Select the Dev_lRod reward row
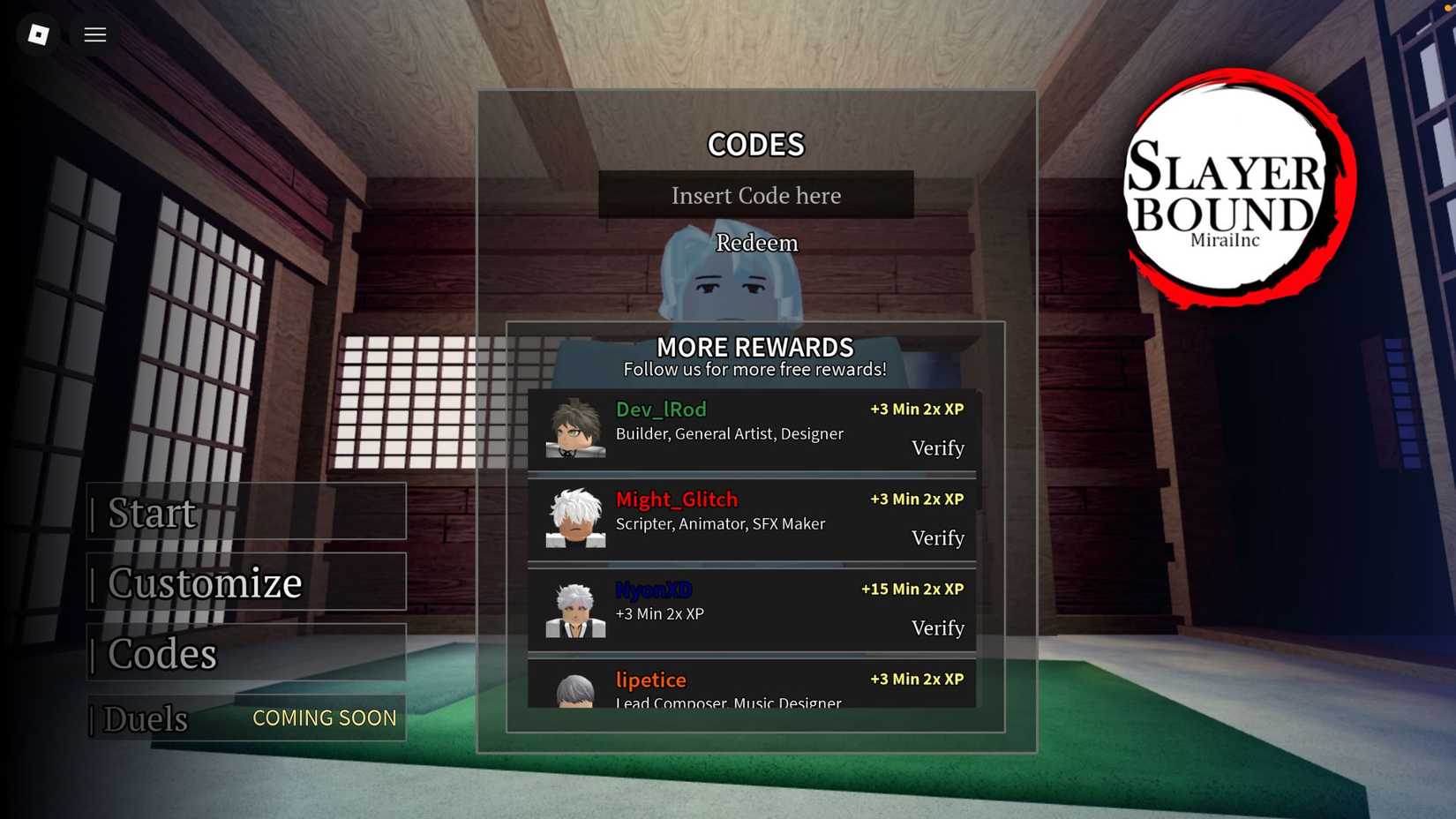This screenshot has height=819, width=1456. pyautogui.click(x=754, y=432)
